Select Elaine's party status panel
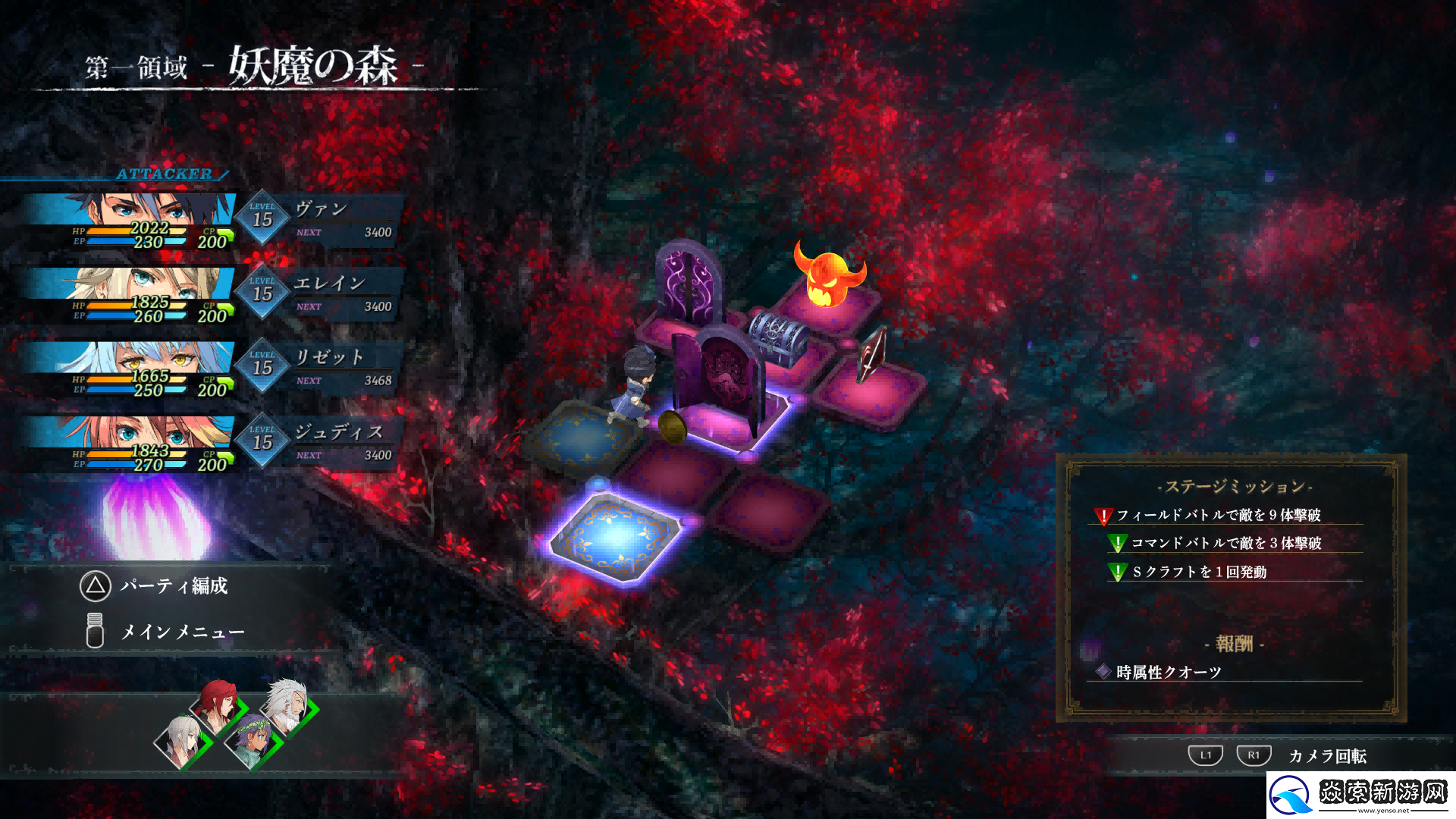Viewport: 1456px width, 819px height. tap(212, 295)
